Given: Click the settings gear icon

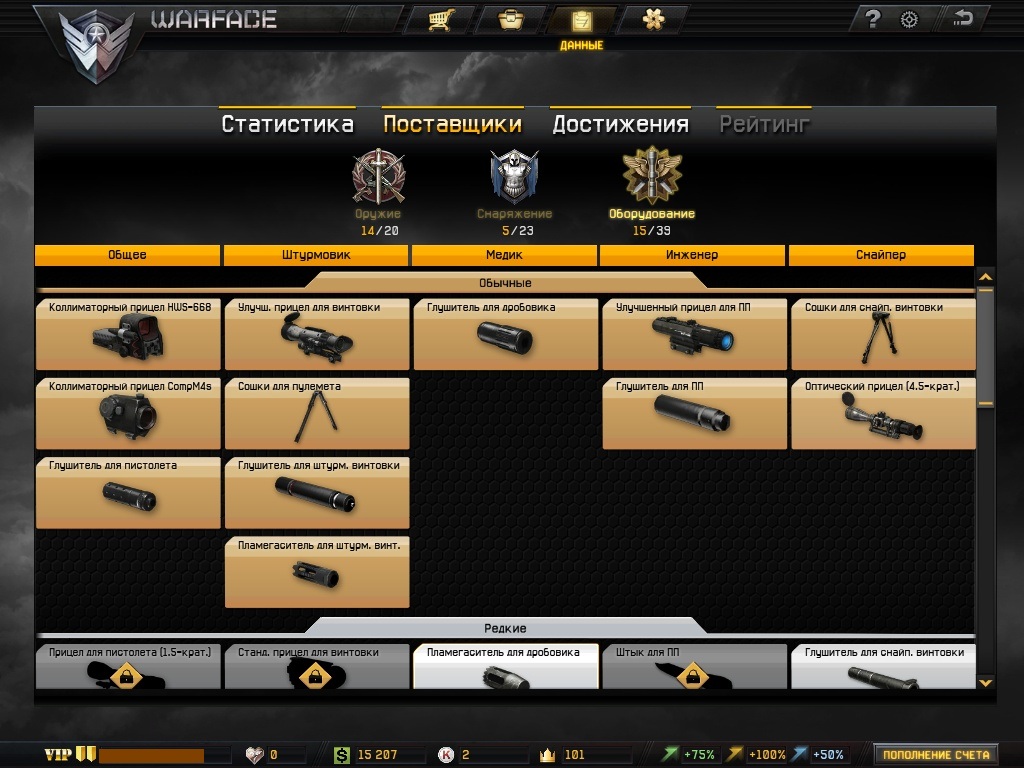Looking at the screenshot, I should click(x=909, y=19).
